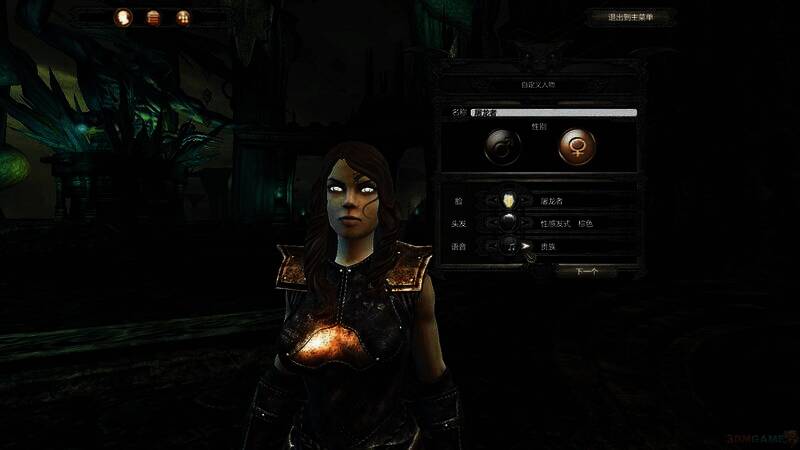800x450 pixels.
Task: Switch to the previous hairstyle
Action: 491,222
